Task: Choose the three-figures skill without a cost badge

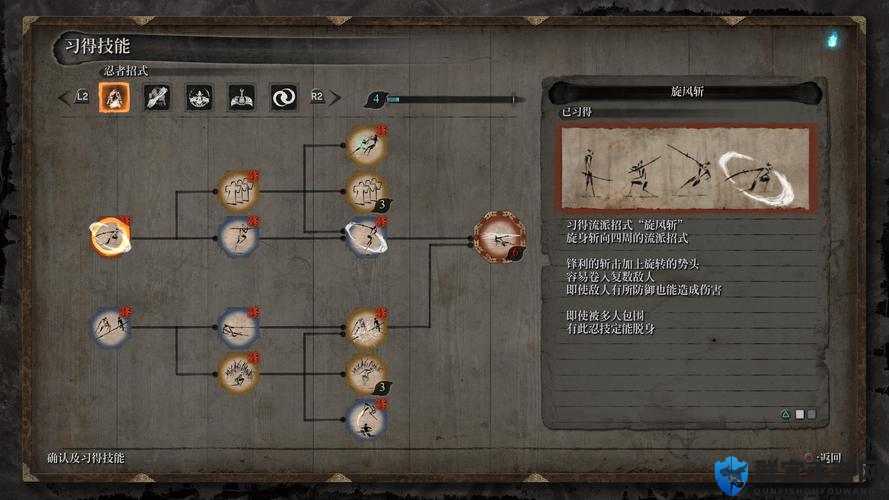Action: coord(238,190)
